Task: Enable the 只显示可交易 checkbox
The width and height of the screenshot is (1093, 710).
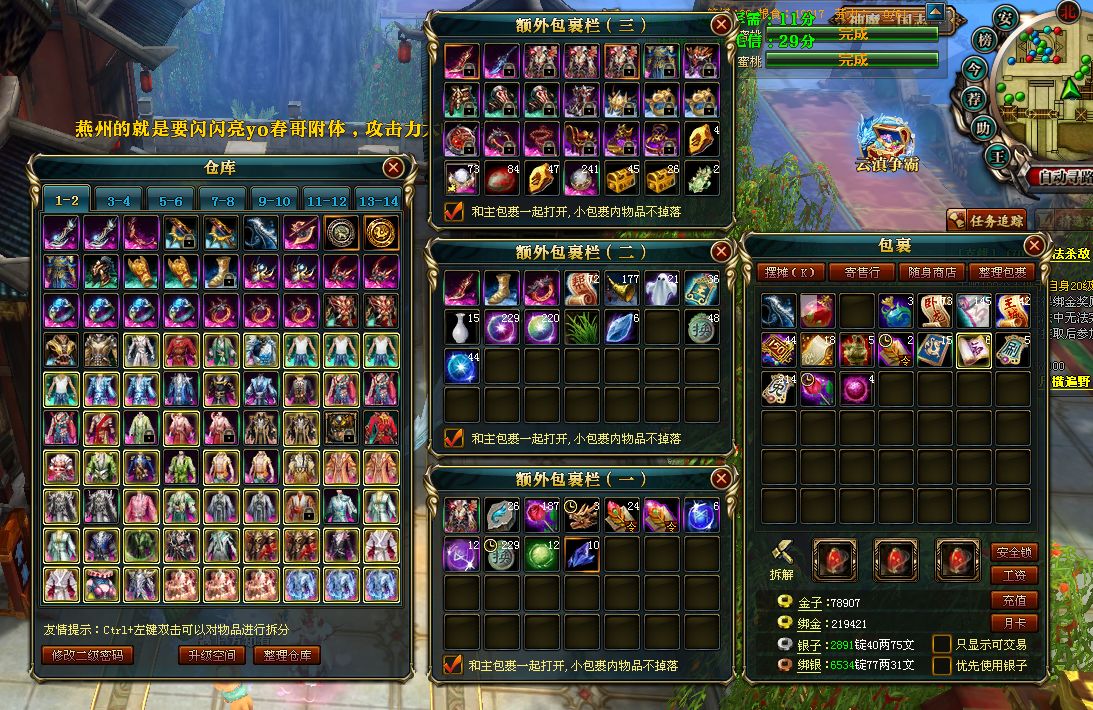Action: (941, 644)
